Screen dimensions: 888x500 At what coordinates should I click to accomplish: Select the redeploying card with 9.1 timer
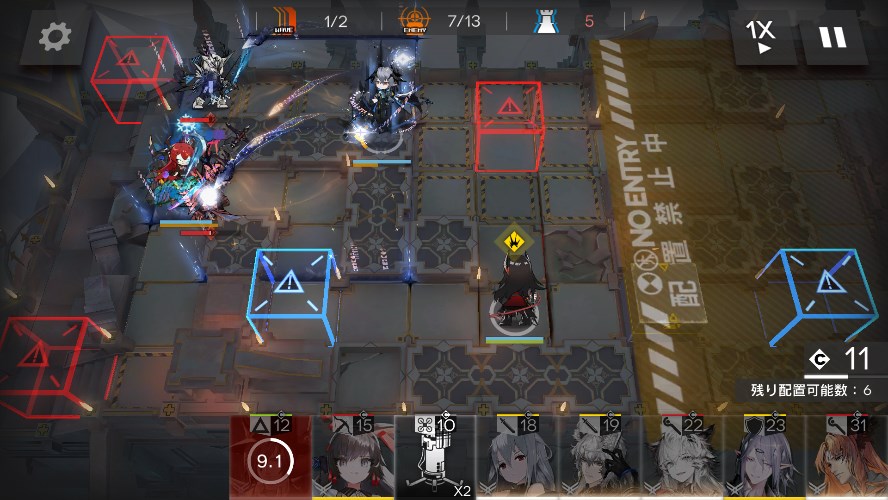tap(271, 459)
